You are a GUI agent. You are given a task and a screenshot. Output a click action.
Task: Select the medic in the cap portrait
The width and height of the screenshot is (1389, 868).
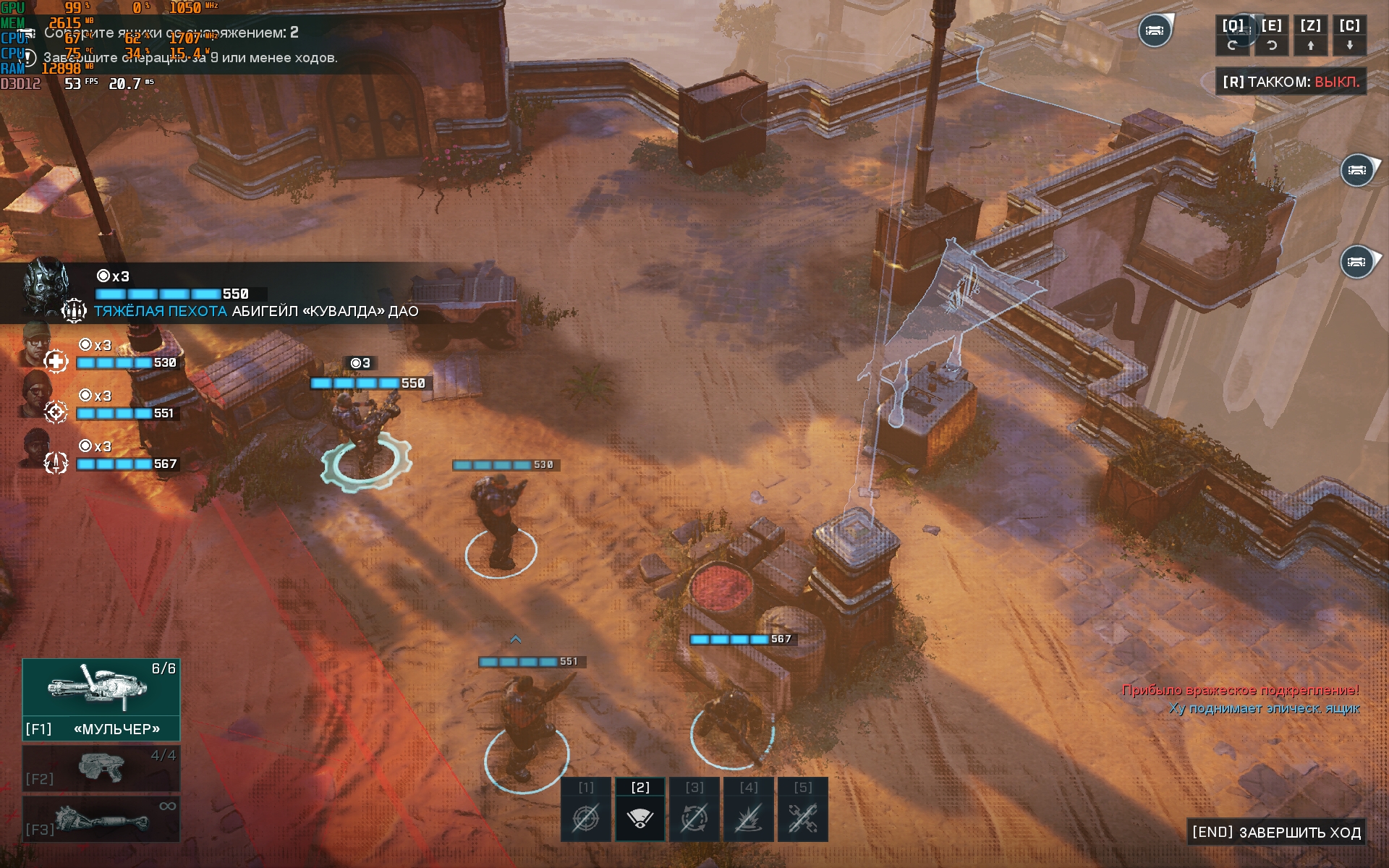36,345
